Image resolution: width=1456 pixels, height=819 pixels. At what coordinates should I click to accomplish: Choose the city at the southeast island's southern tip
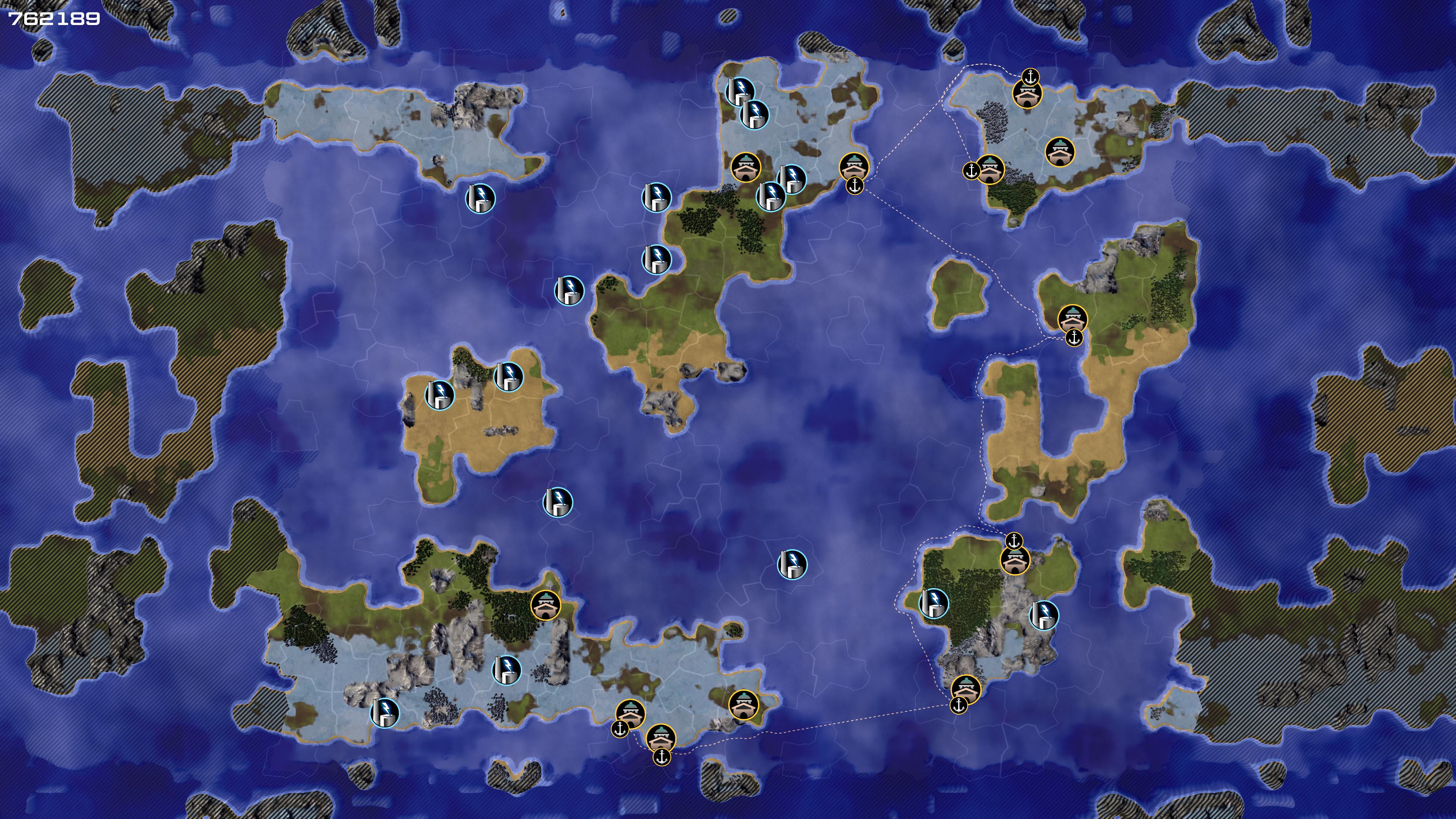point(965,689)
